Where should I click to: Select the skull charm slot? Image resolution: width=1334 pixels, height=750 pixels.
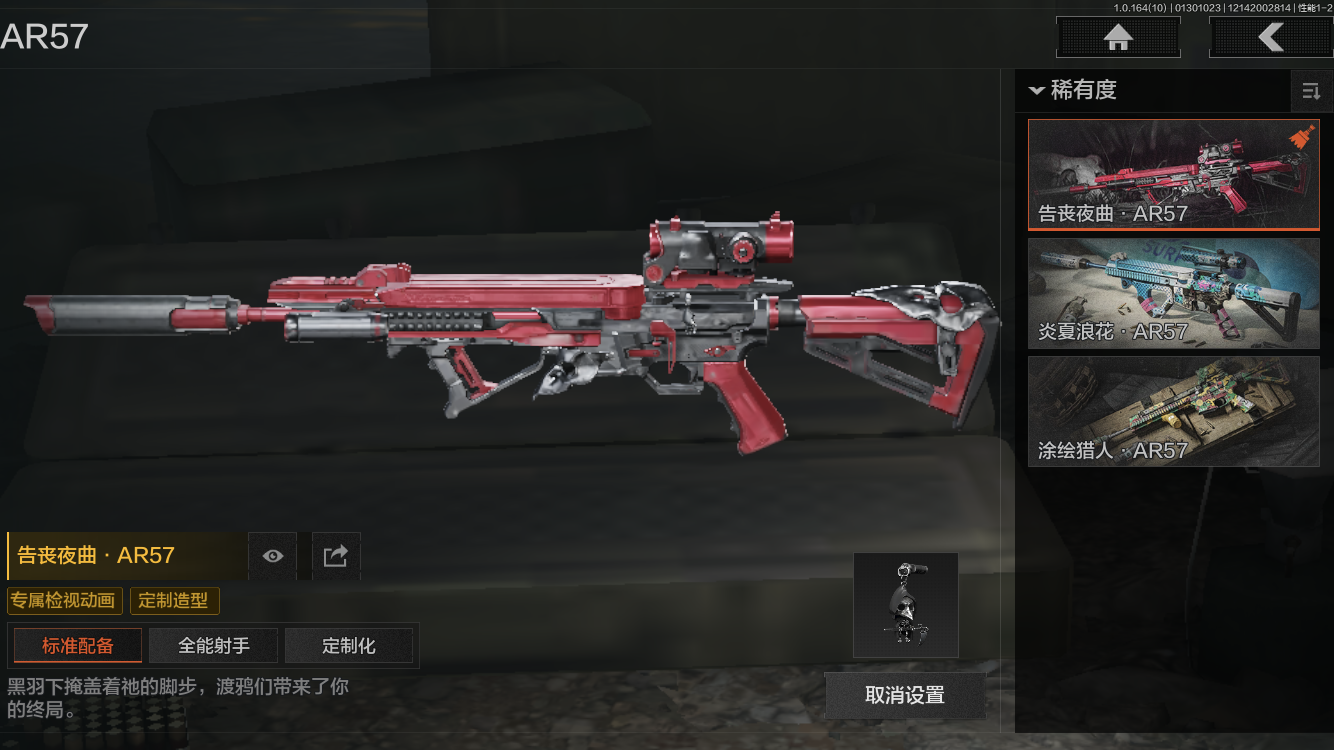[x=905, y=605]
